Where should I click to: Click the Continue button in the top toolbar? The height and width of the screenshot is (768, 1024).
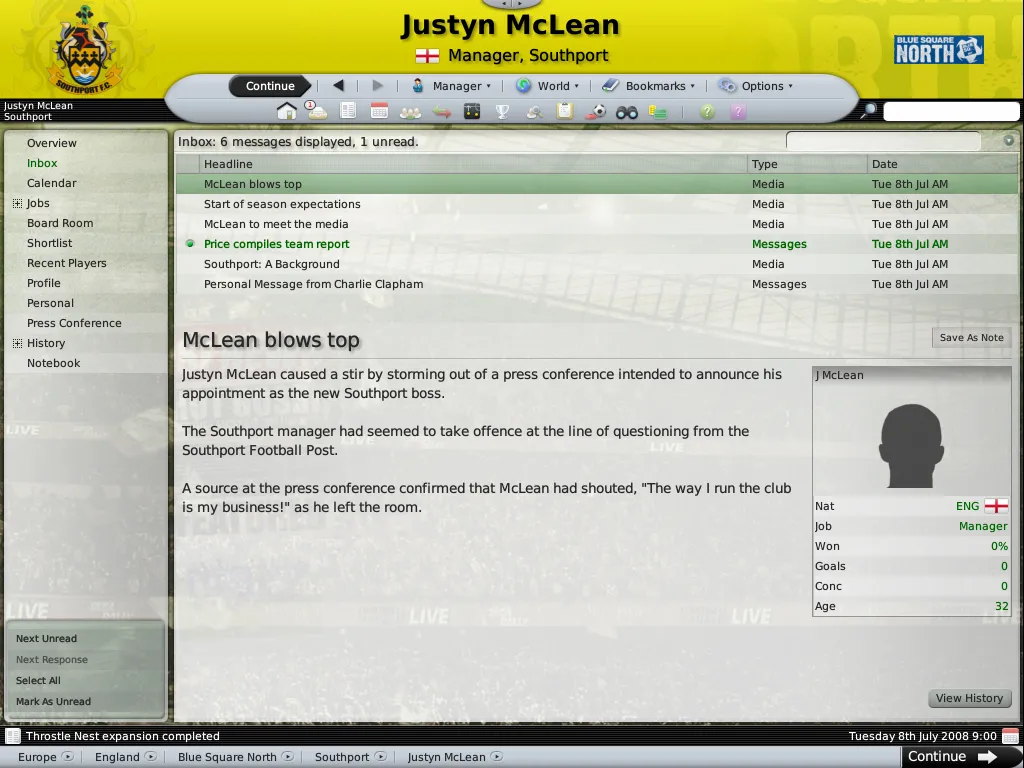coord(270,86)
